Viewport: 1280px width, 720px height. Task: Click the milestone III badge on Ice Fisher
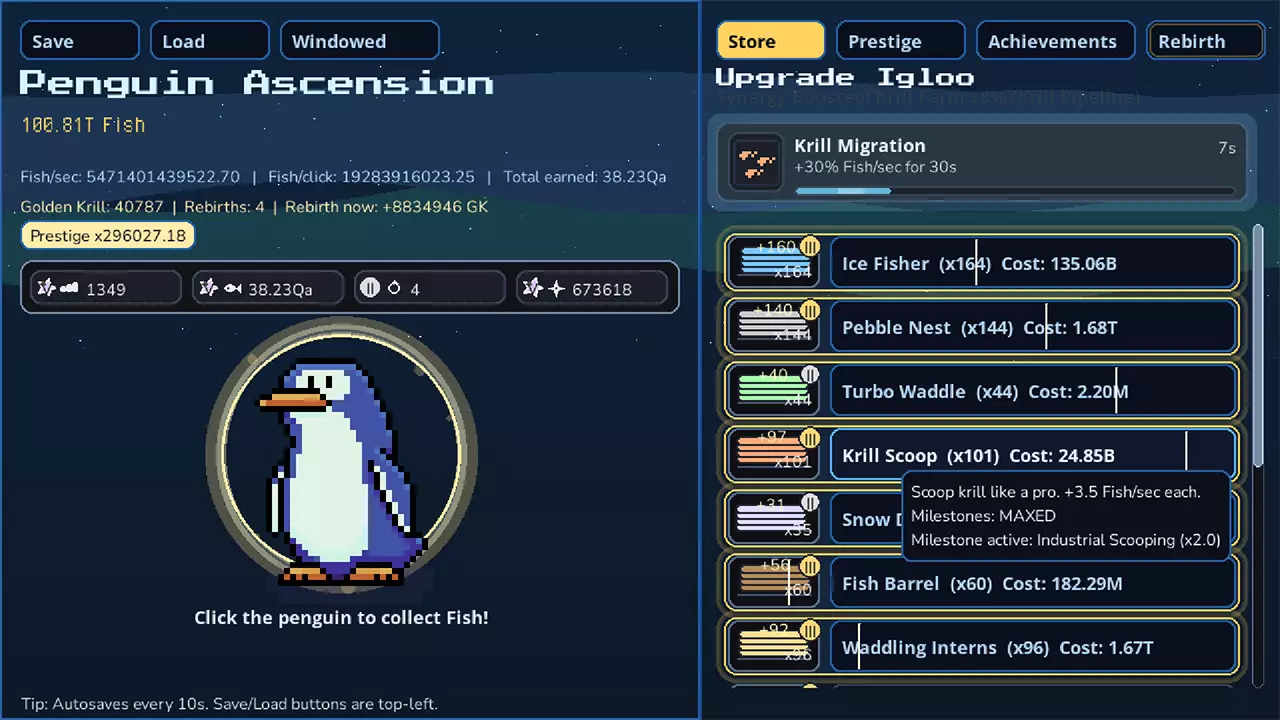[x=810, y=246]
